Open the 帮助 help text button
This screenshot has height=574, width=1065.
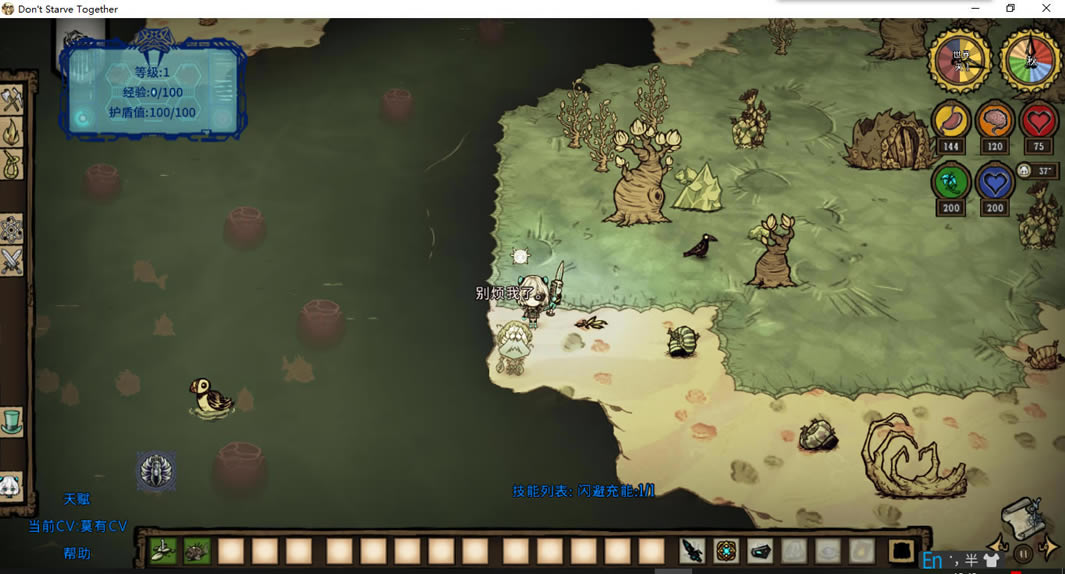[77, 553]
